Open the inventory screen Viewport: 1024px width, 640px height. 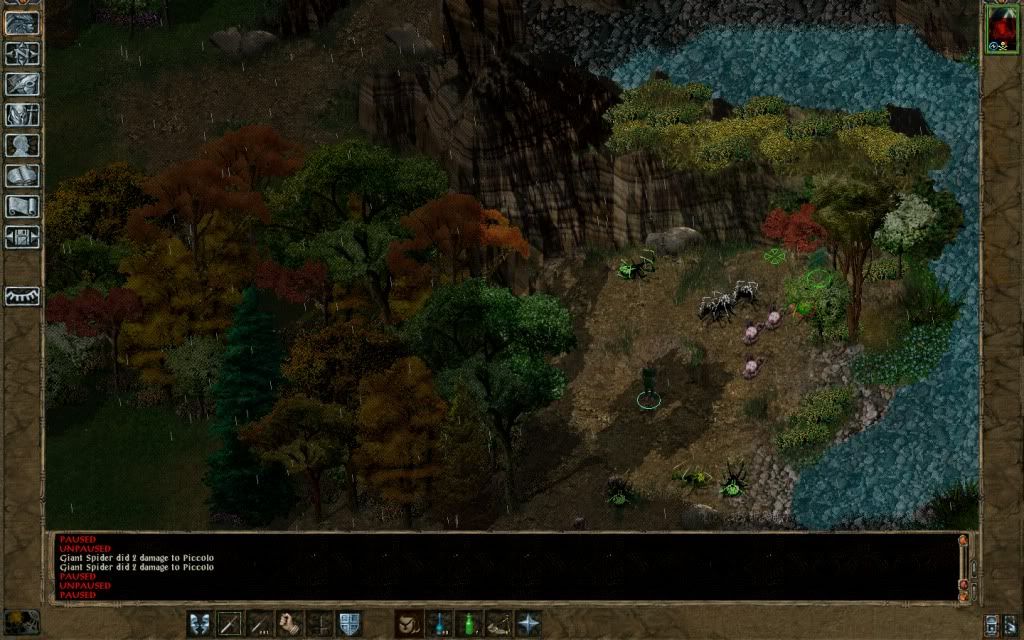22,115
